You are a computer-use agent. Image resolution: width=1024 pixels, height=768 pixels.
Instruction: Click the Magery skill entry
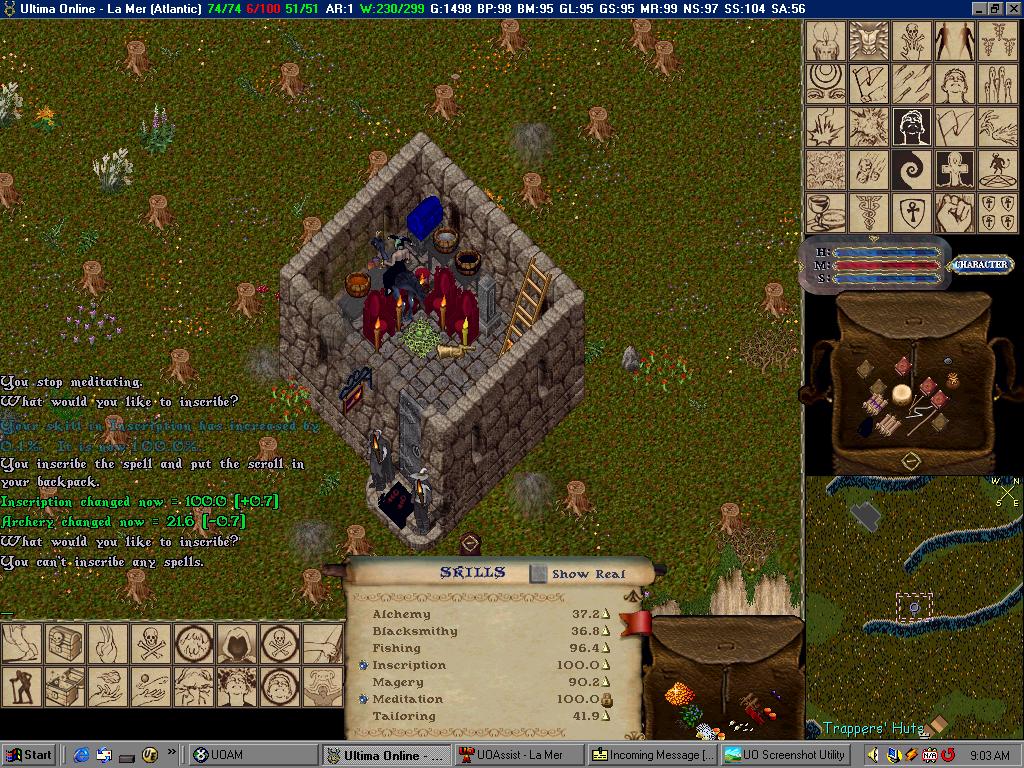[398, 682]
